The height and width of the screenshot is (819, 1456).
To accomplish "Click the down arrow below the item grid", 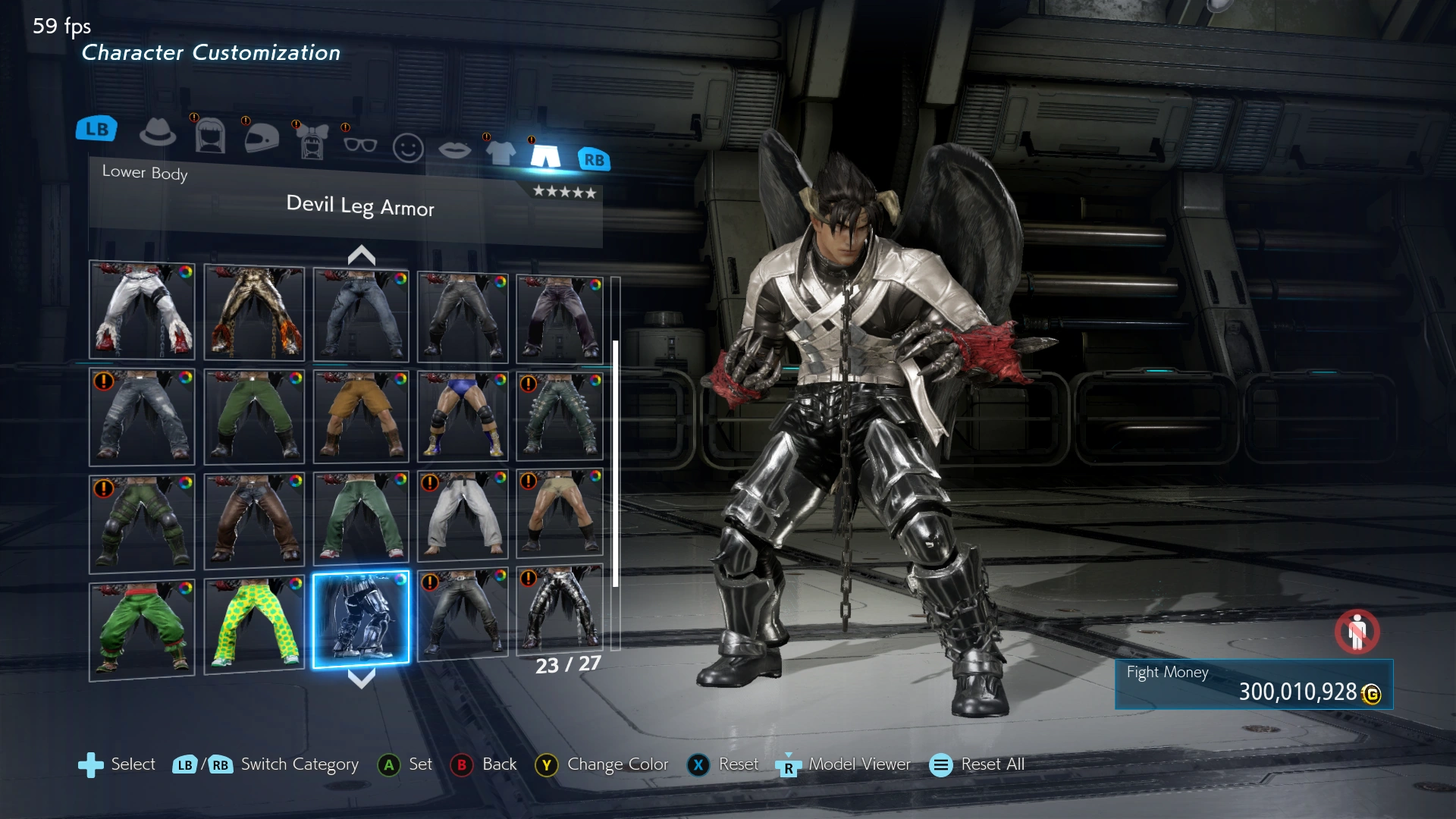I will point(362,678).
